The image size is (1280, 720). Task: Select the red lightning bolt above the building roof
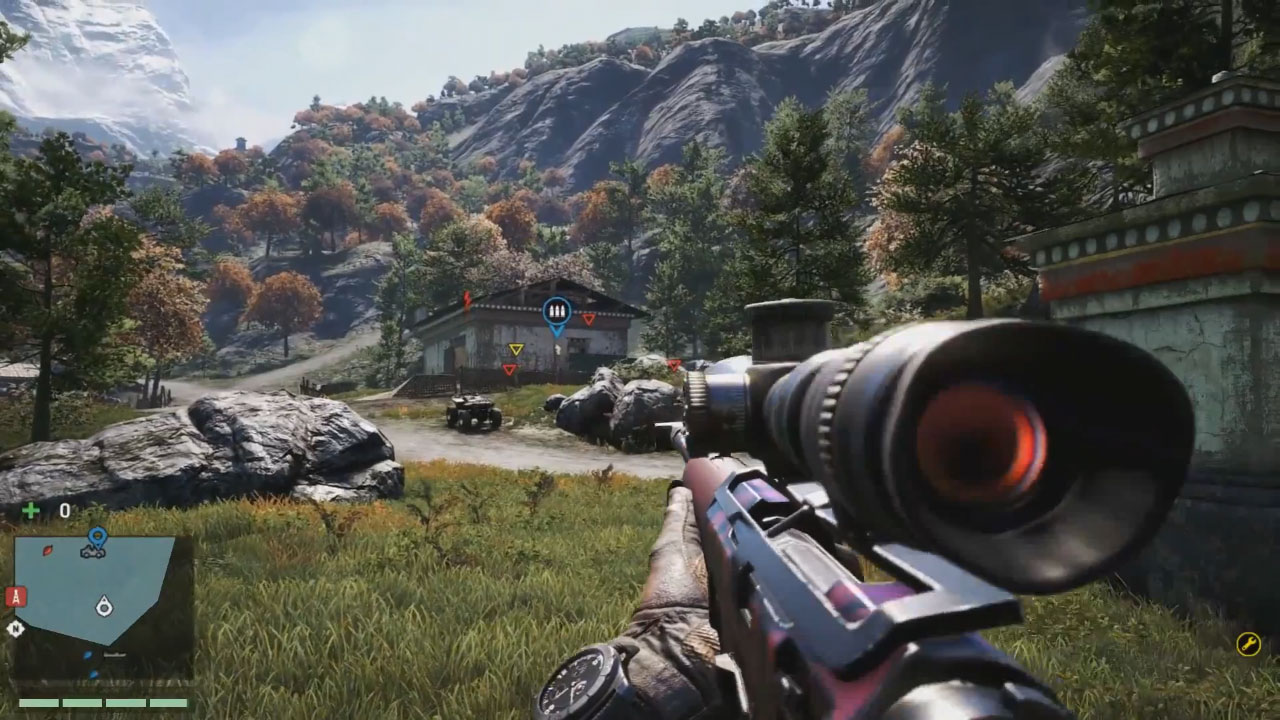click(466, 300)
